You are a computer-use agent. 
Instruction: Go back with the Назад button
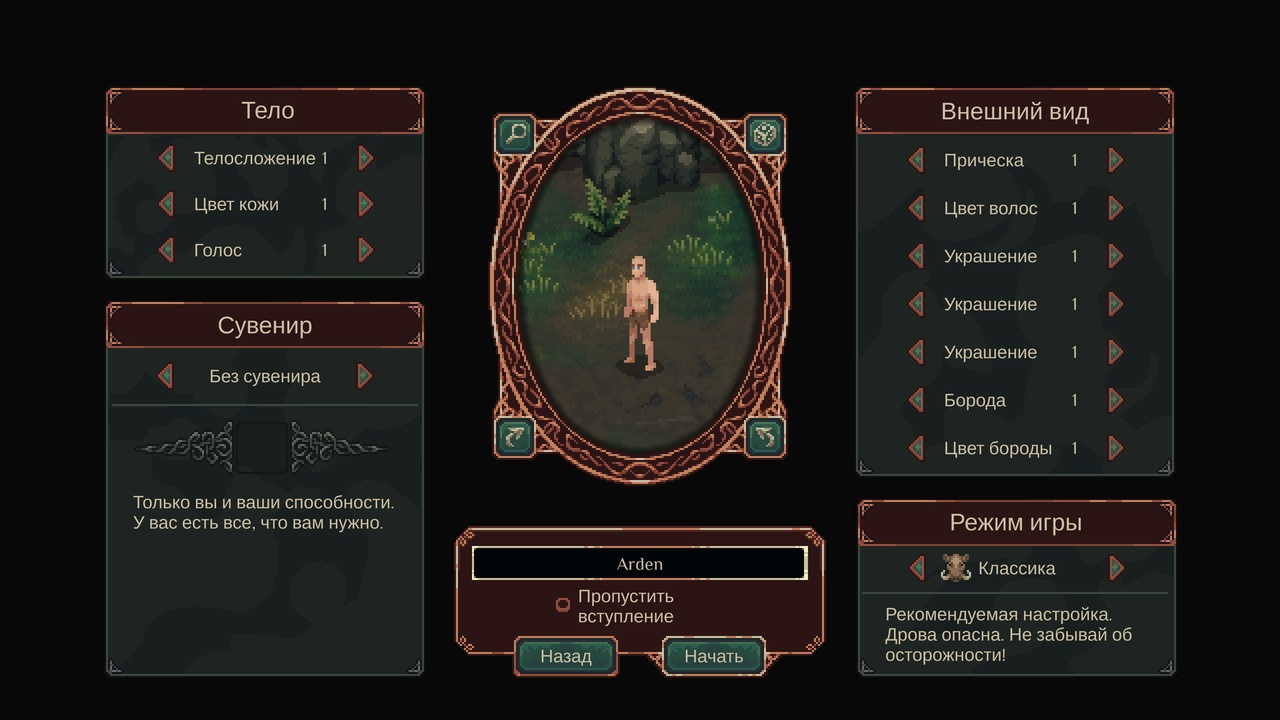click(x=566, y=656)
